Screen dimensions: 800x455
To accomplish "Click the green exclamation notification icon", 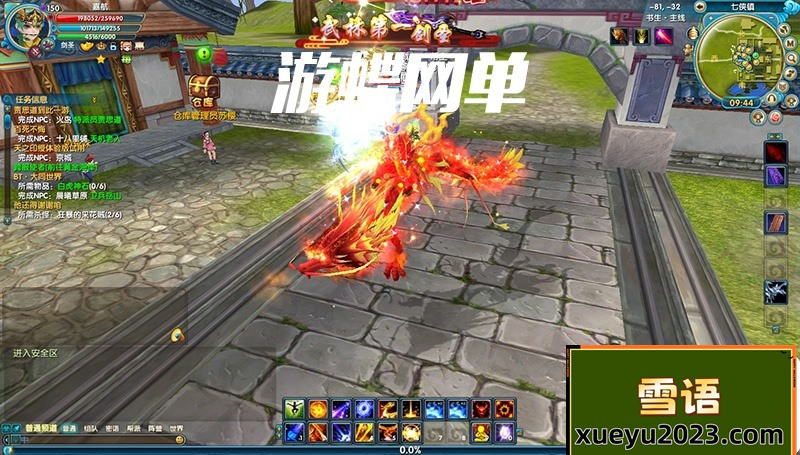I will pyautogui.click(x=203, y=53).
